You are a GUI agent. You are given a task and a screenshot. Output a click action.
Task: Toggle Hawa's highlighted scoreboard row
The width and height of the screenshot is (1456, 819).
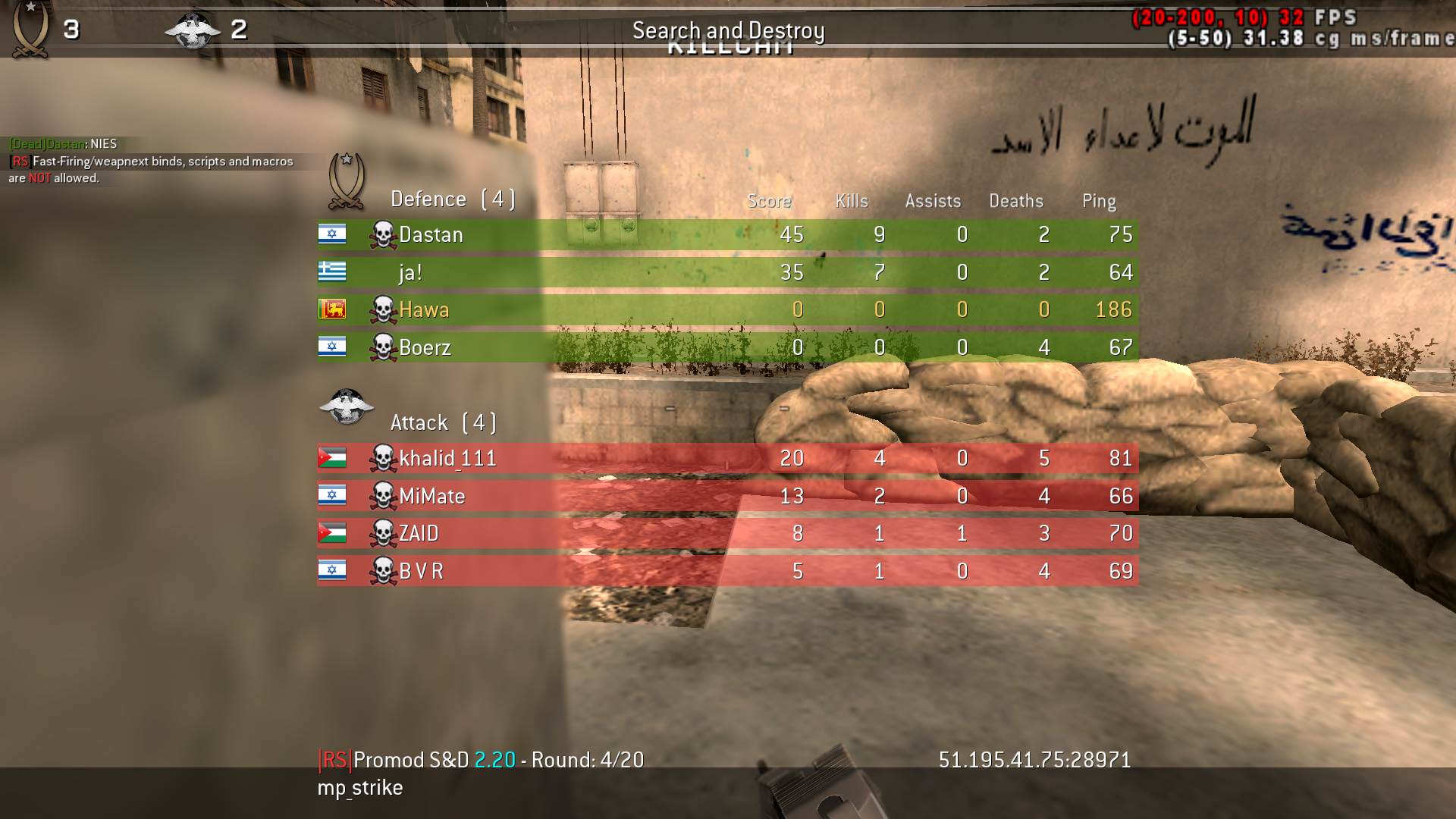(720, 309)
